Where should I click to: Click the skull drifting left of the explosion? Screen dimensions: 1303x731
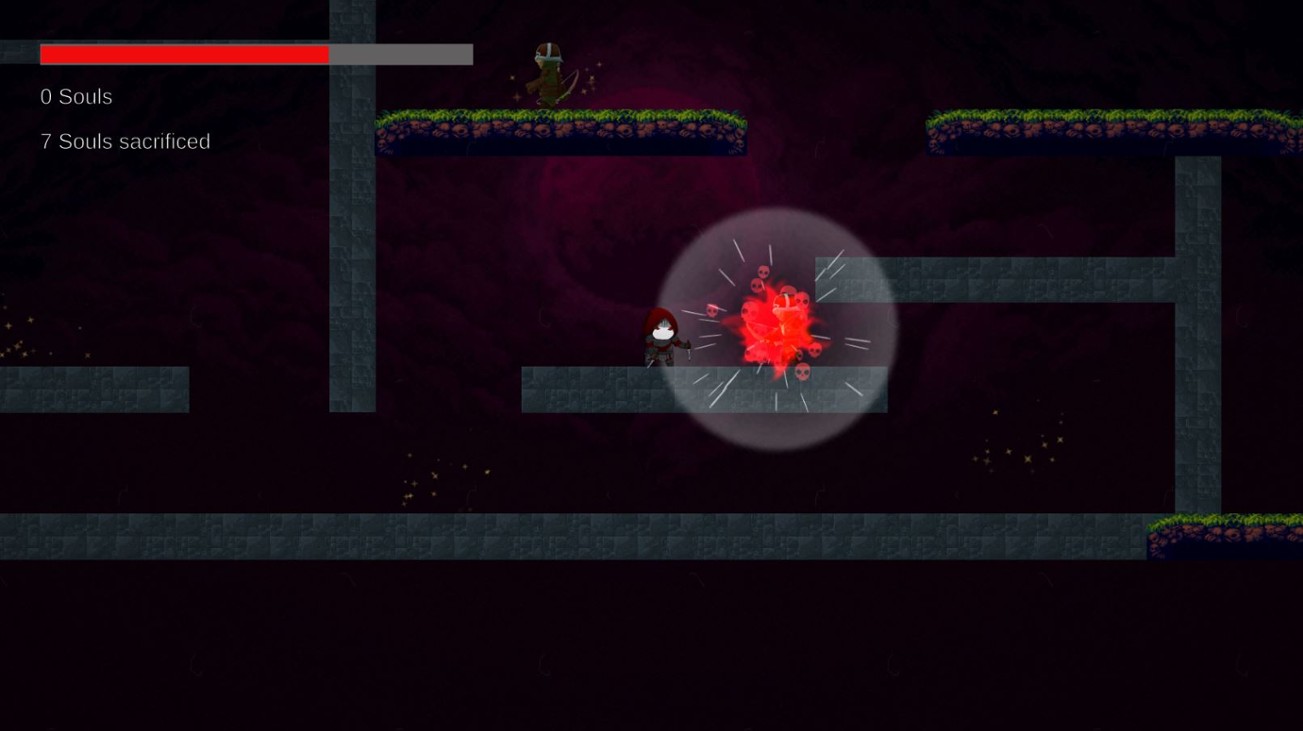point(712,309)
